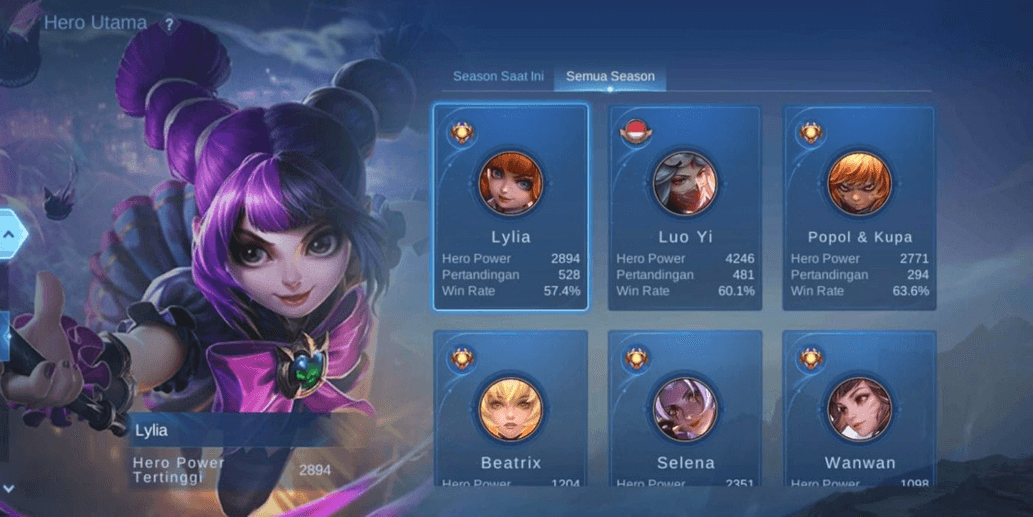Choose the Luo Yi hero card
The image size is (1033, 517).
pos(685,207)
